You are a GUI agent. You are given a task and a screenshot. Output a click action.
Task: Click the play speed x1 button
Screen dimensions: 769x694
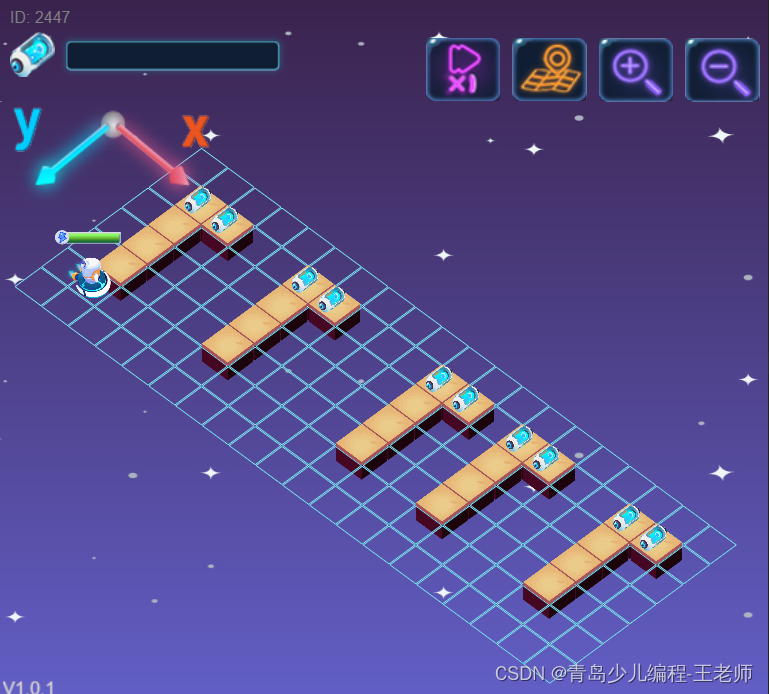tap(463, 69)
